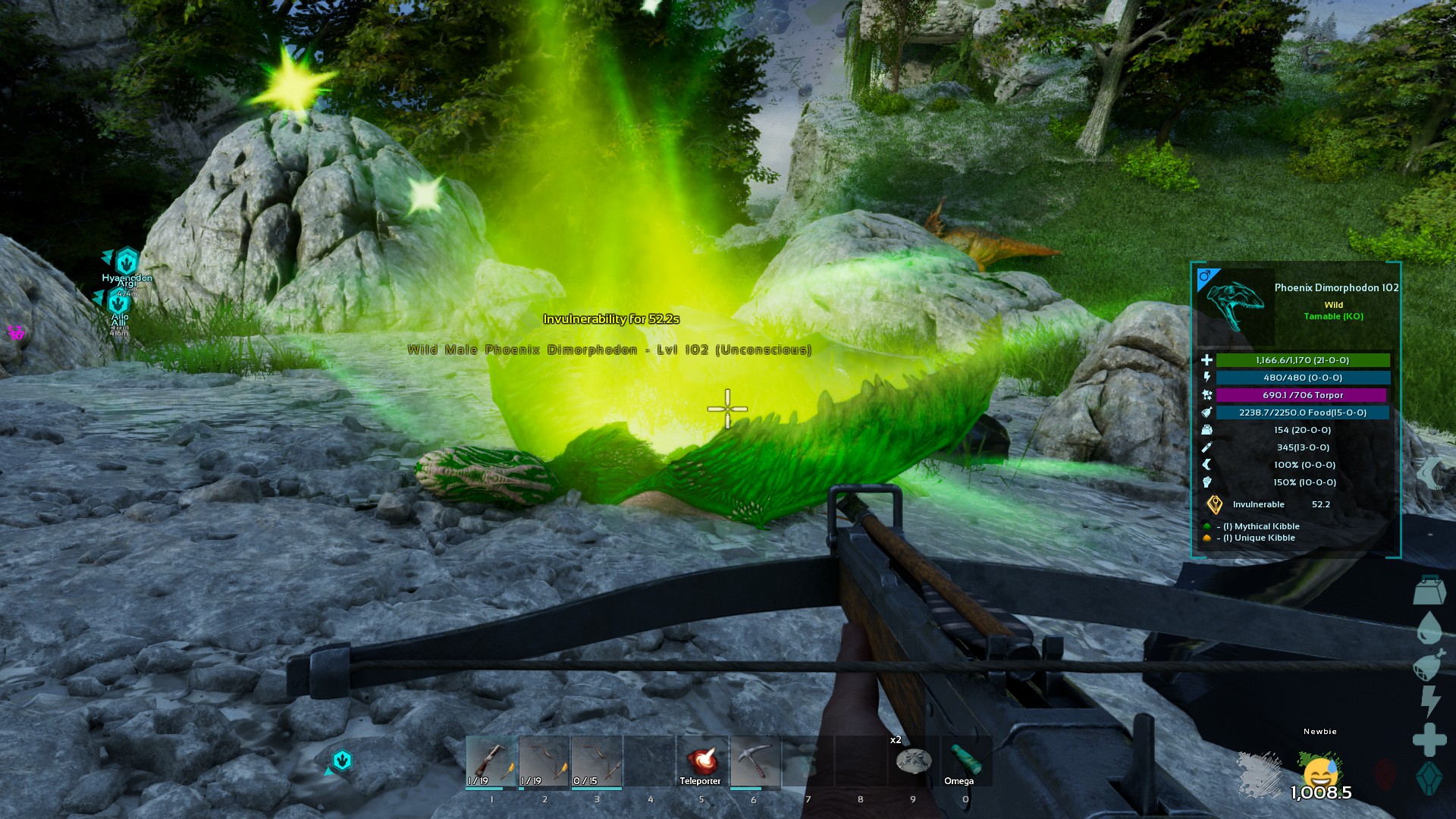This screenshot has width=1456, height=819.
Task: Select the Mythical Kibble entry
Action: 1266,526
